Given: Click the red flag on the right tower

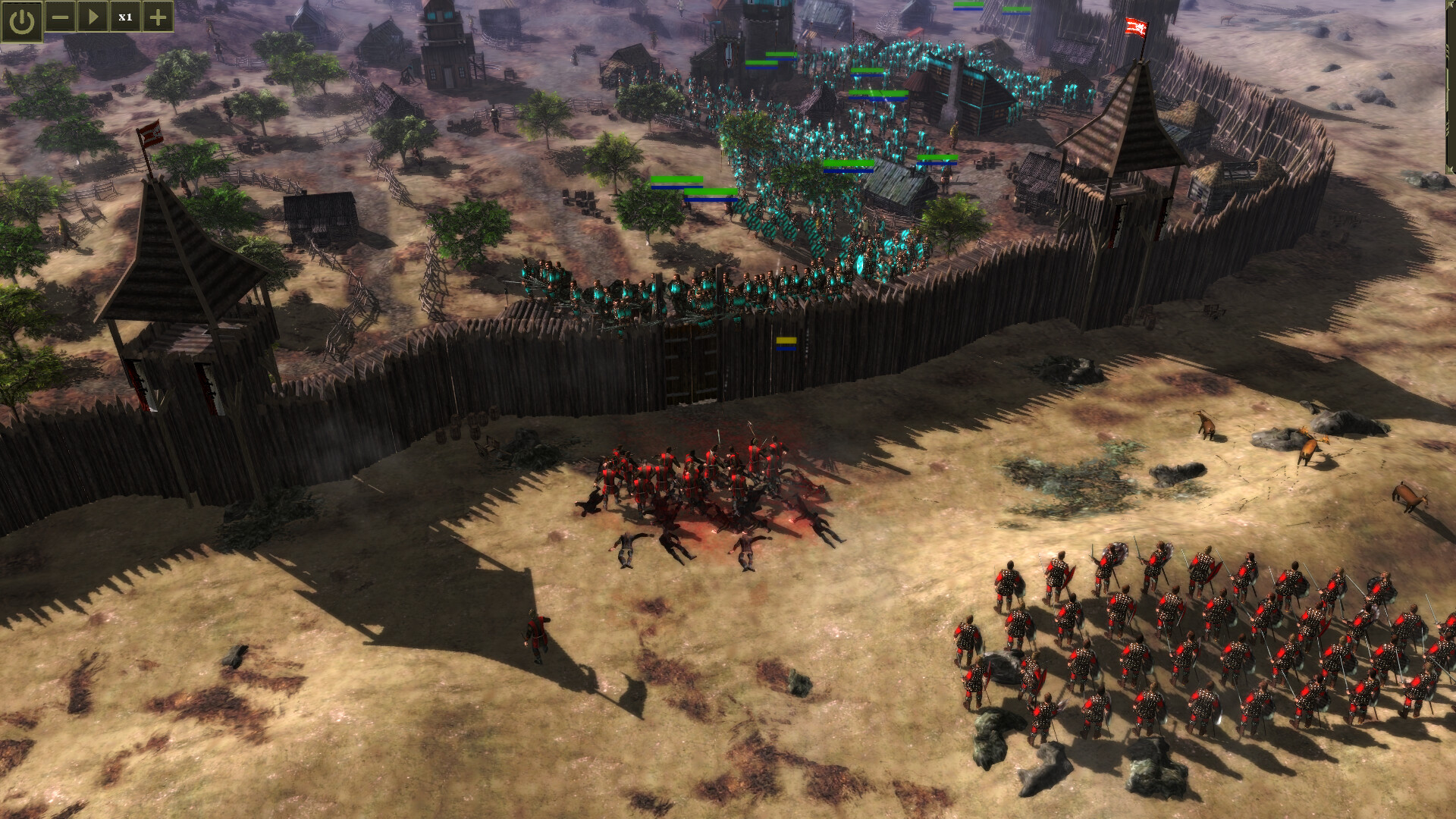Looking at the screenshot, I should (x=1135, y=27).
